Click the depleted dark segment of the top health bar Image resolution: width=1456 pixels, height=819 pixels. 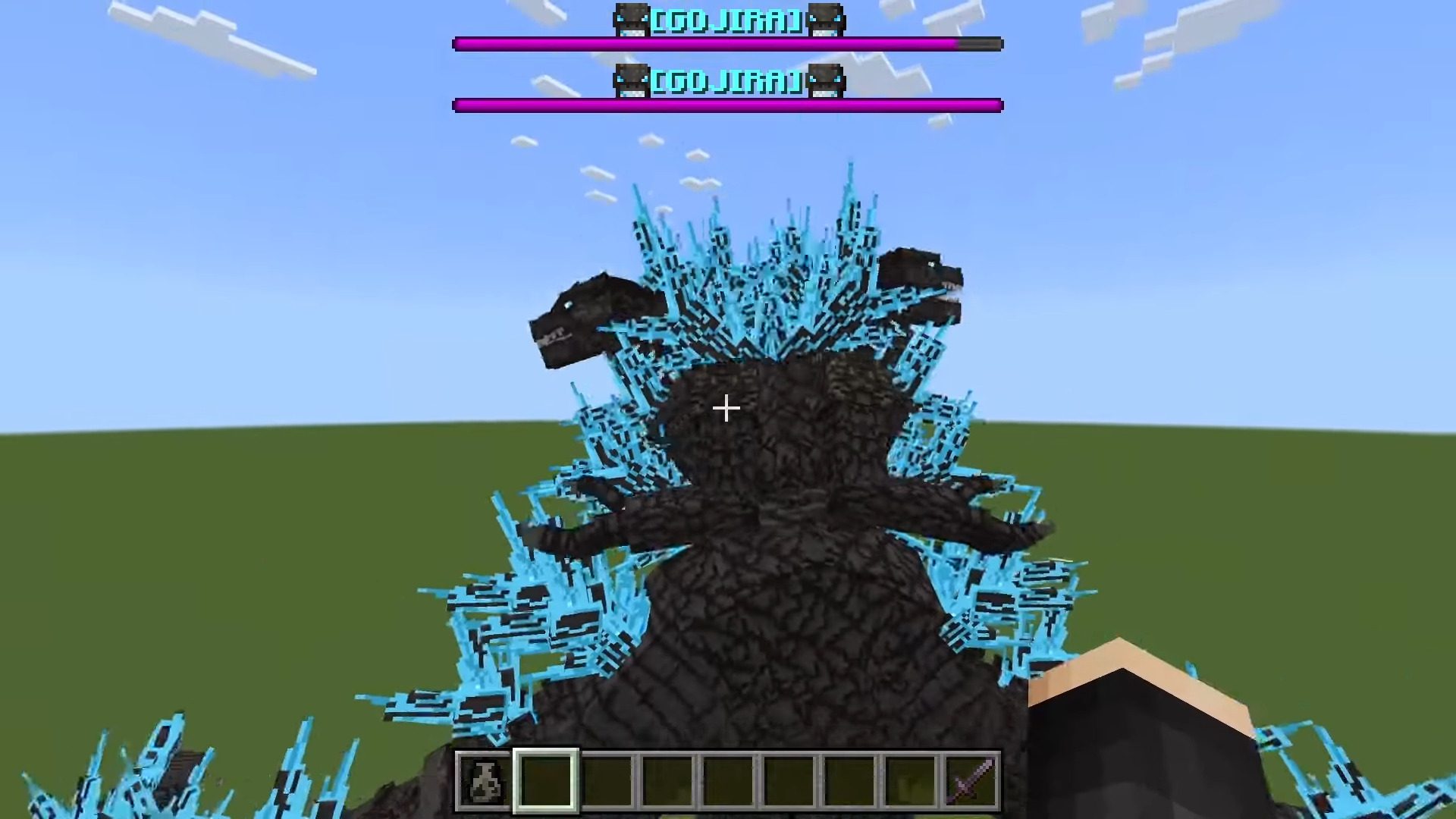click(x=978, y=44)
